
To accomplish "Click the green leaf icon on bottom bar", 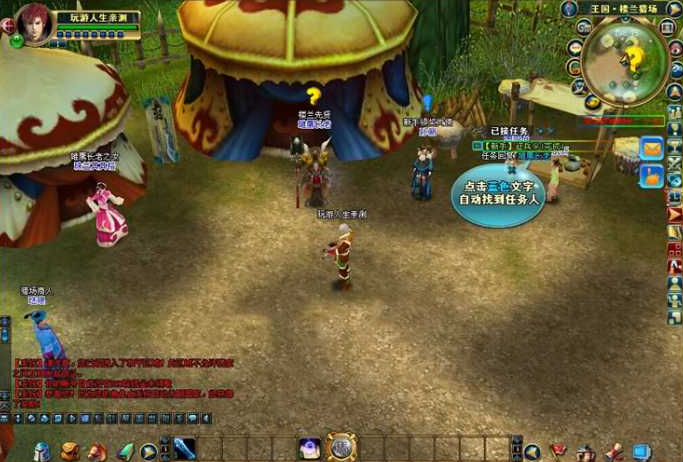I will 125,451.
